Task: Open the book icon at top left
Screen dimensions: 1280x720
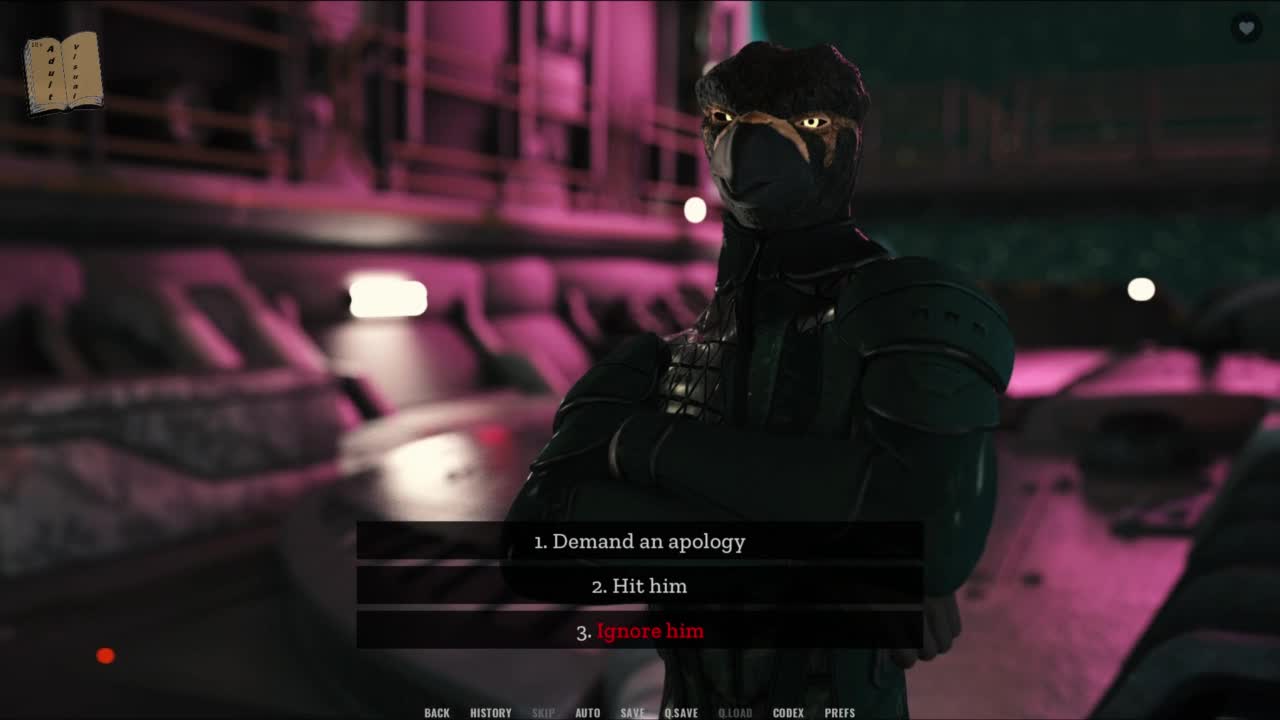Action: tap(63, 72)
